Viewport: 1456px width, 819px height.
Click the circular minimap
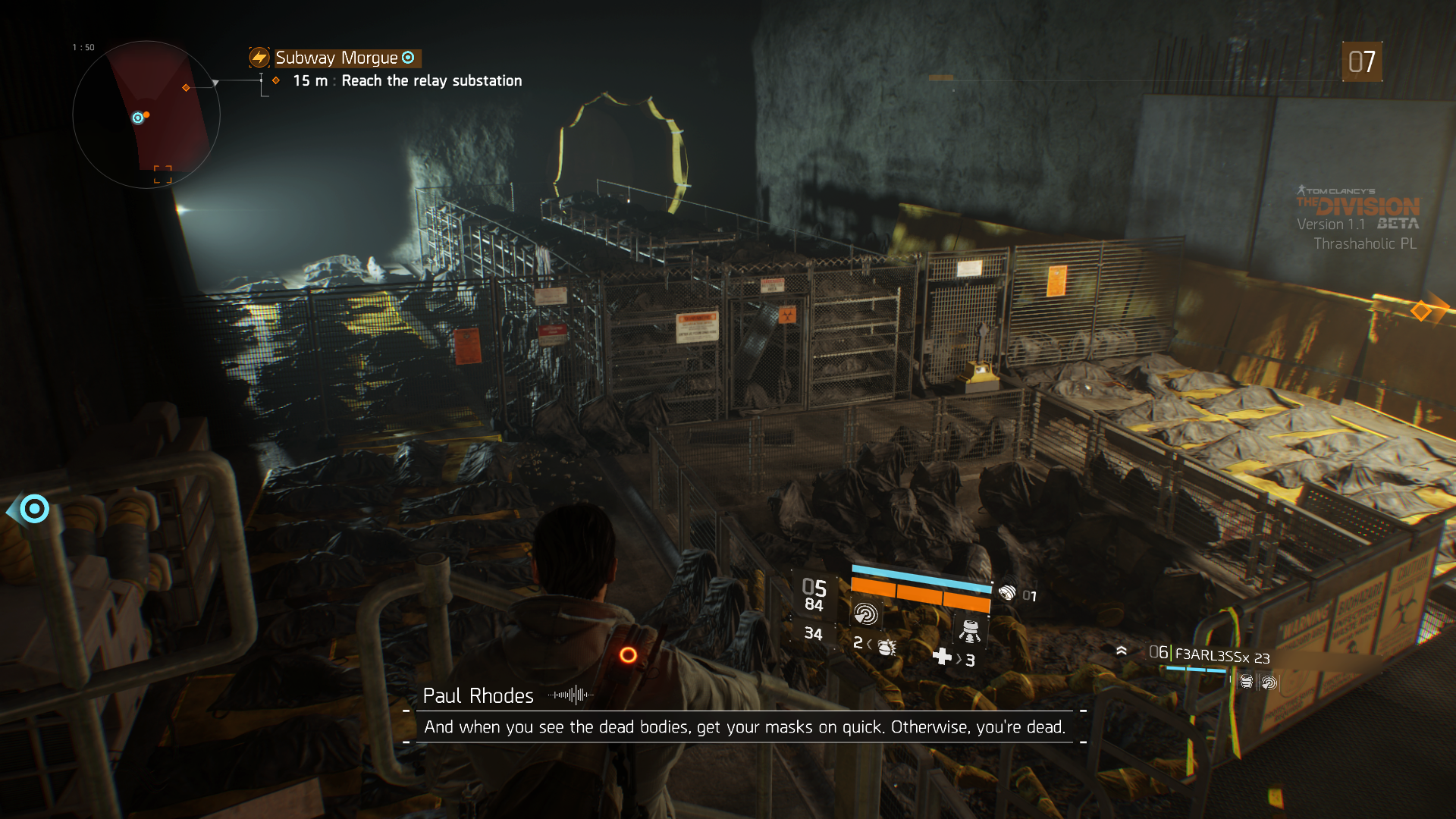pyautogui.click(x=146, y=115)
